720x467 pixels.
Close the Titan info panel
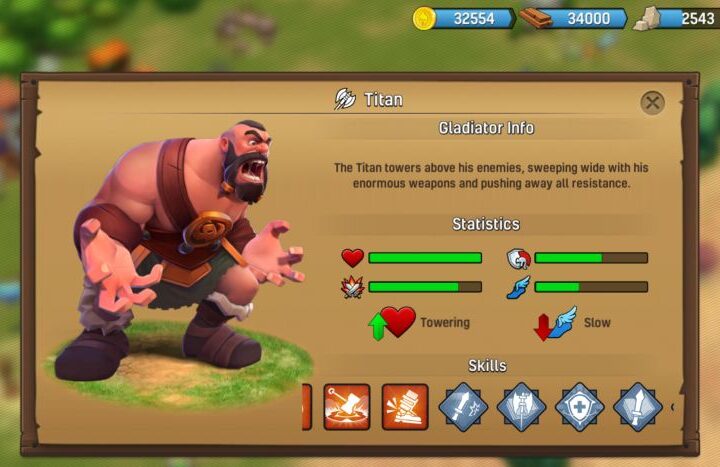(x=652, y=102)
